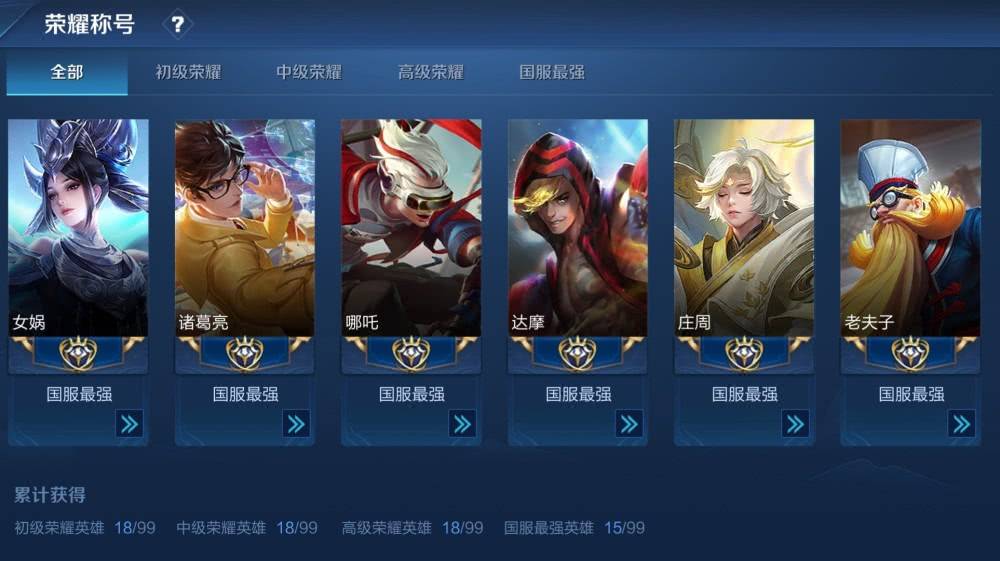This screenshot has width=1000, height=561.
Task: Expand the arrow button under 达摩
Action: [629, 424]
